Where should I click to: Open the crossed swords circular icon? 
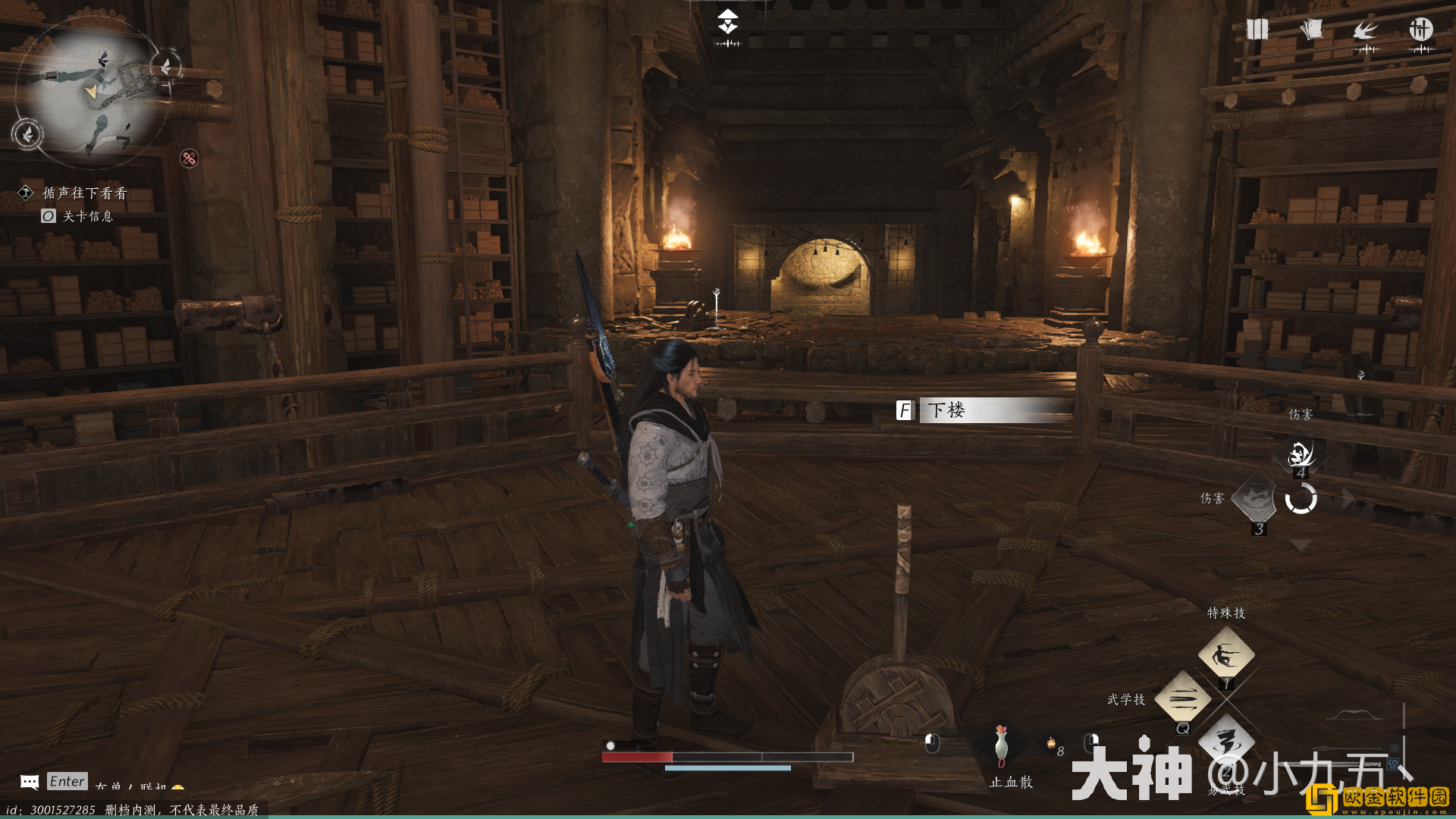(1420, 30)
